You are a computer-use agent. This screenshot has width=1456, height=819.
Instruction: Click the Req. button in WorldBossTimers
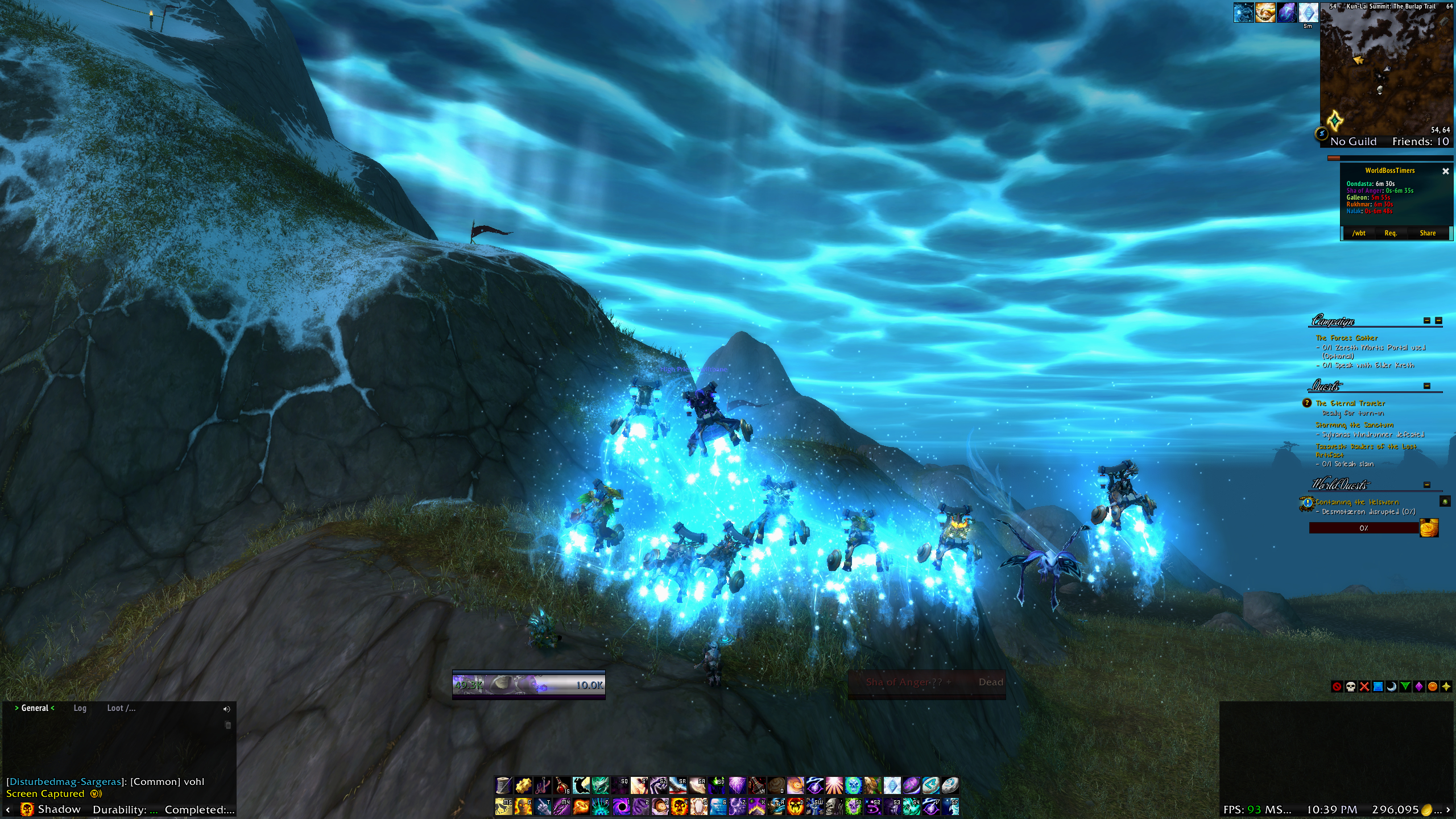click(x=1390, y=233)
